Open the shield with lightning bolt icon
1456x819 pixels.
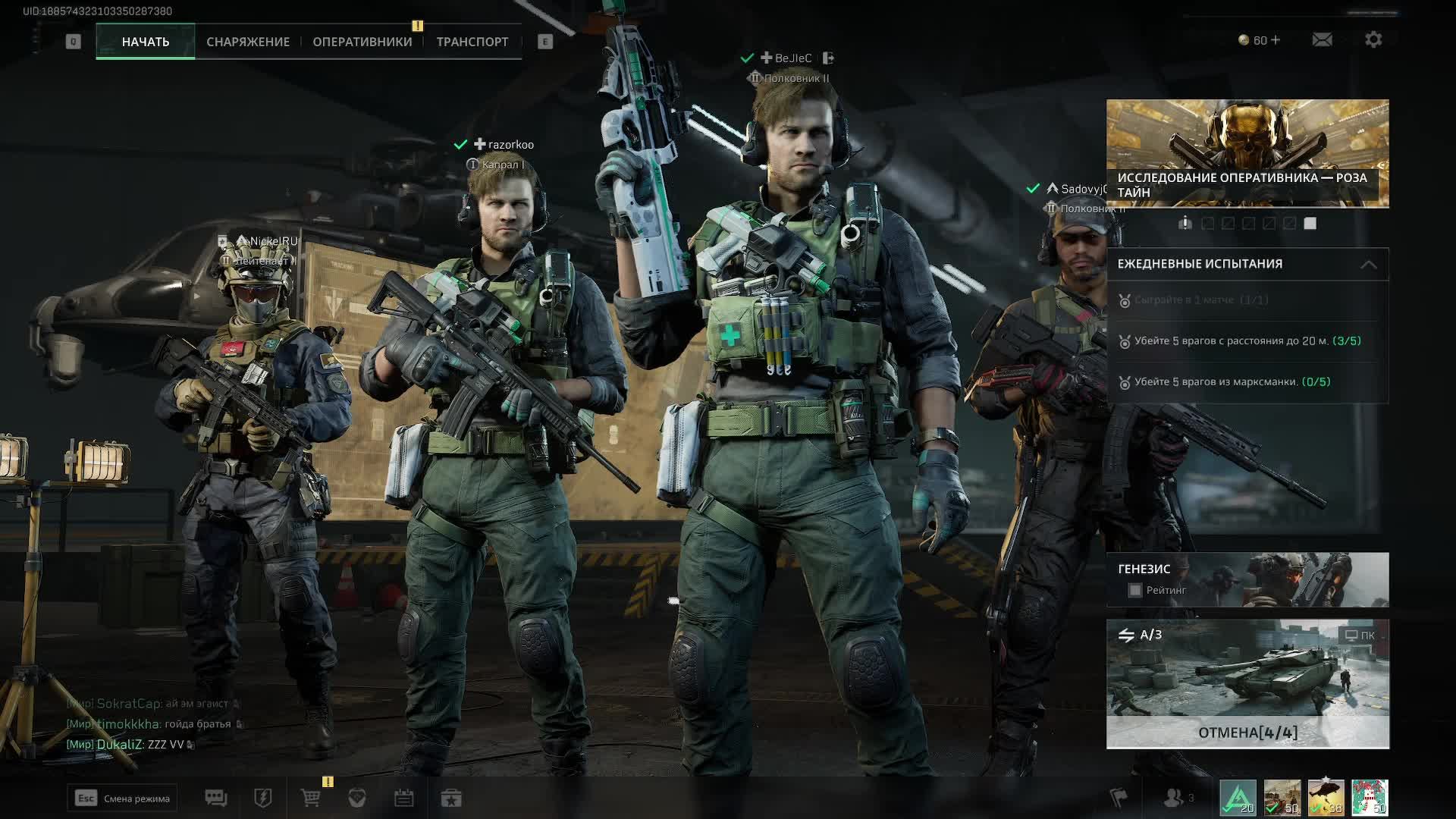[263, 799]
